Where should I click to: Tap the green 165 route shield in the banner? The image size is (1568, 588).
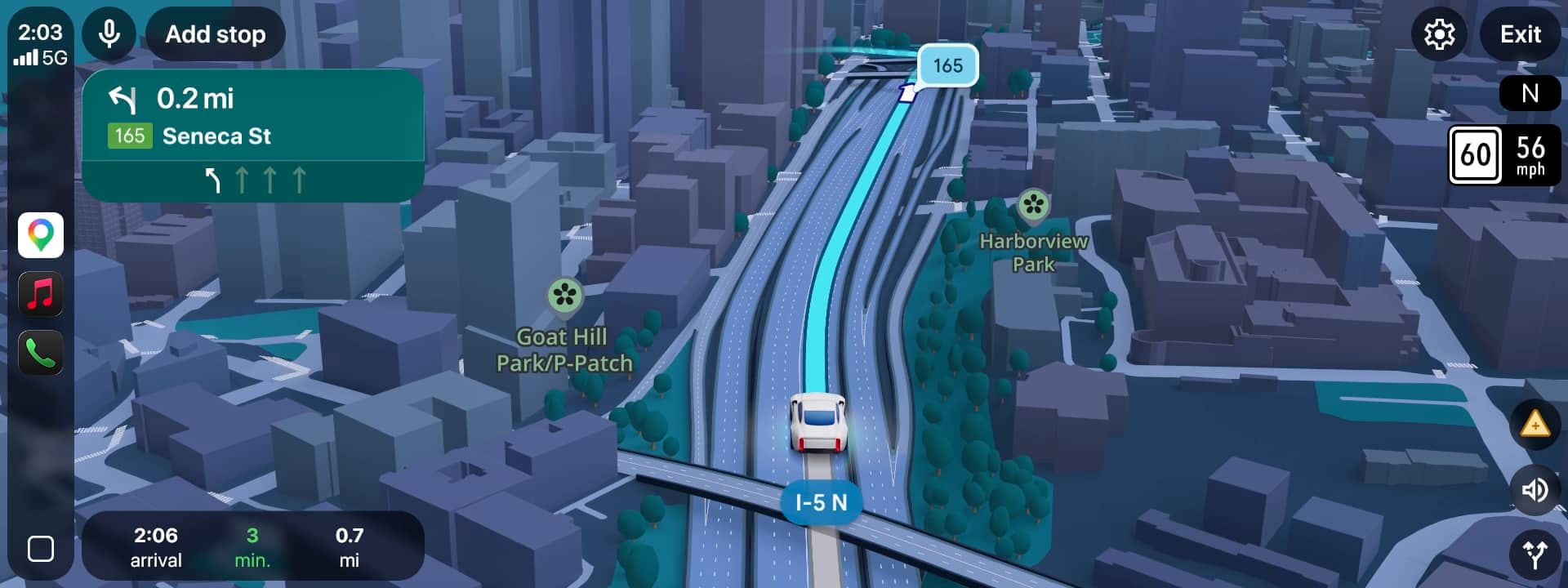(x=131, y=136)
